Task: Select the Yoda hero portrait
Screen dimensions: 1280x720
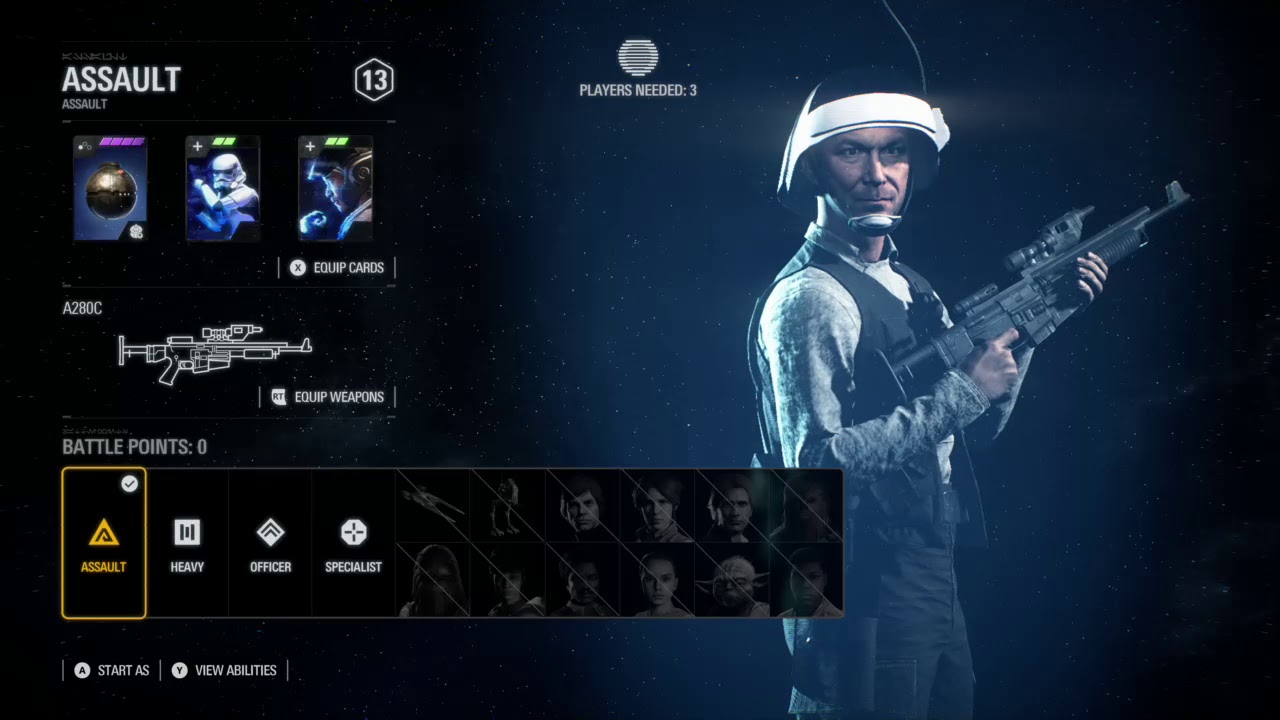Action: pyautogui.click(x=732, y=581)
